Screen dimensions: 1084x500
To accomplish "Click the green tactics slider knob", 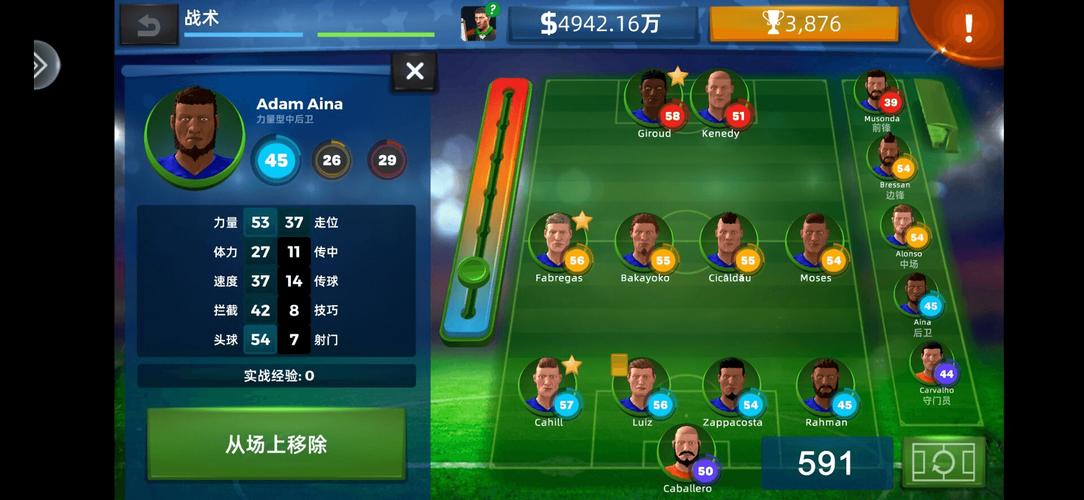I will click(x=474, y=272).
